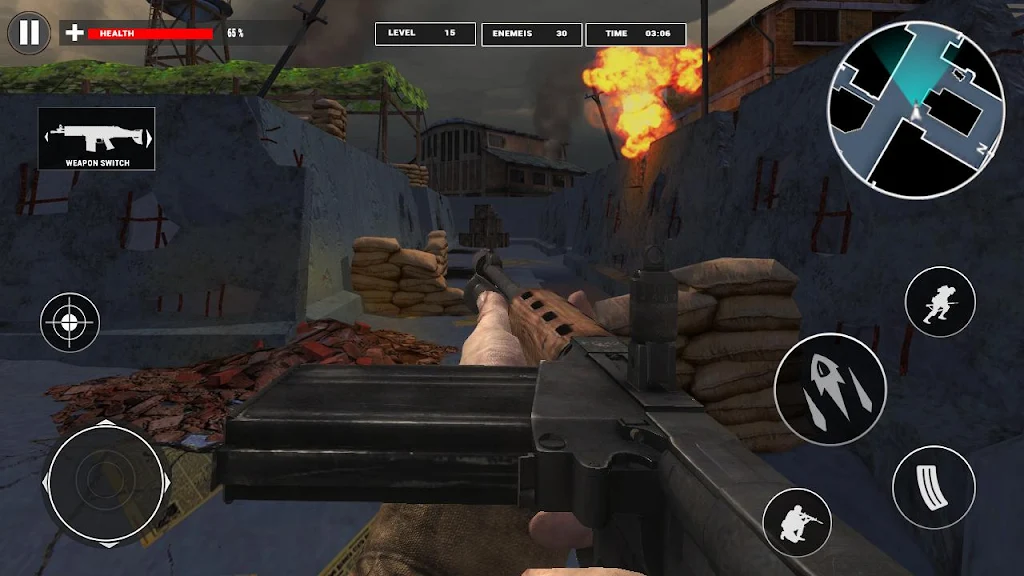Pause the game
Image resolution: width=1024 pixels, height=576 pixels.
coord(29,33)
